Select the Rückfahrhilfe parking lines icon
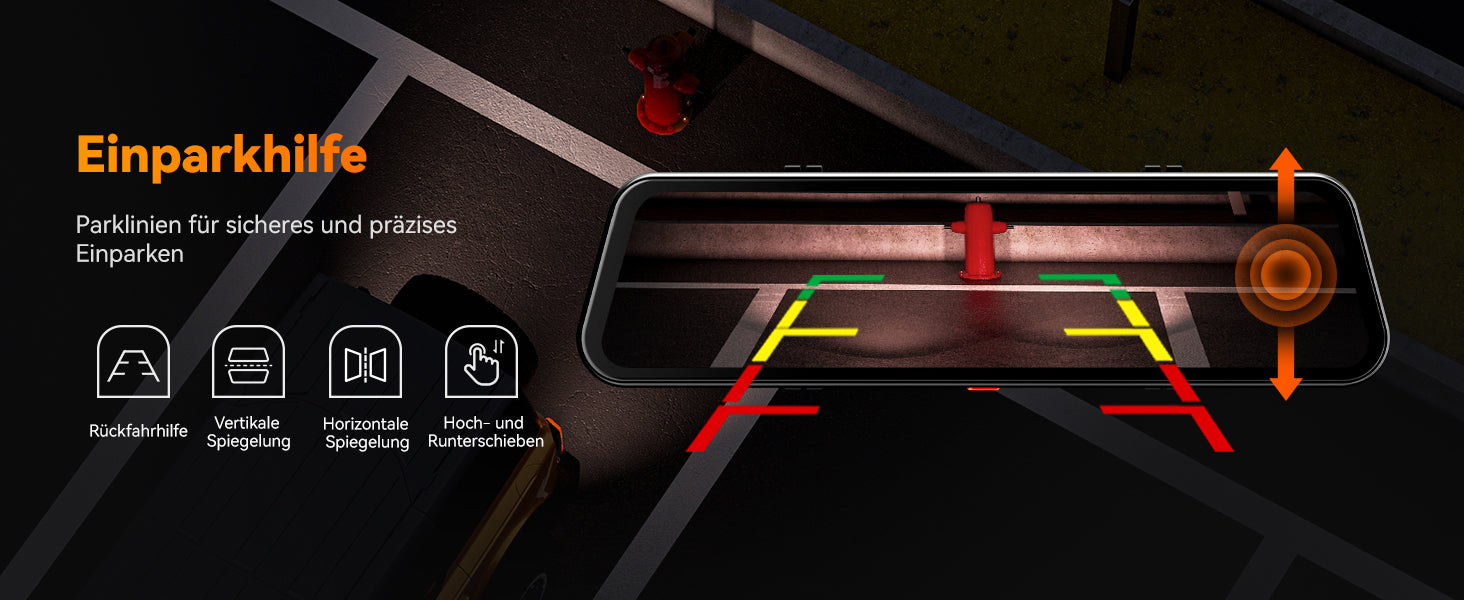This screenshot has width=1464, height=600. [134, 362]
